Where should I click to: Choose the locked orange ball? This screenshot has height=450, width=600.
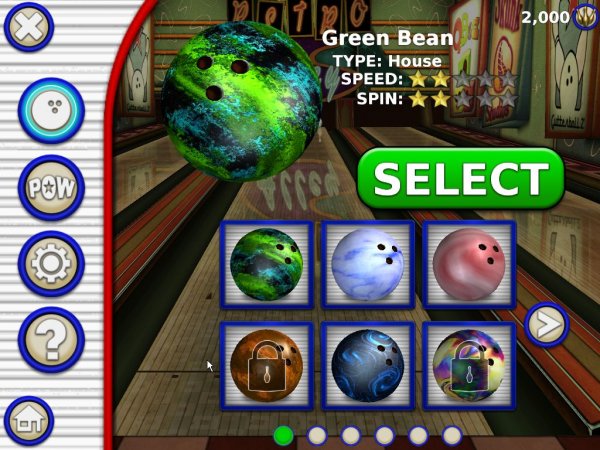[x=267, y=367]
